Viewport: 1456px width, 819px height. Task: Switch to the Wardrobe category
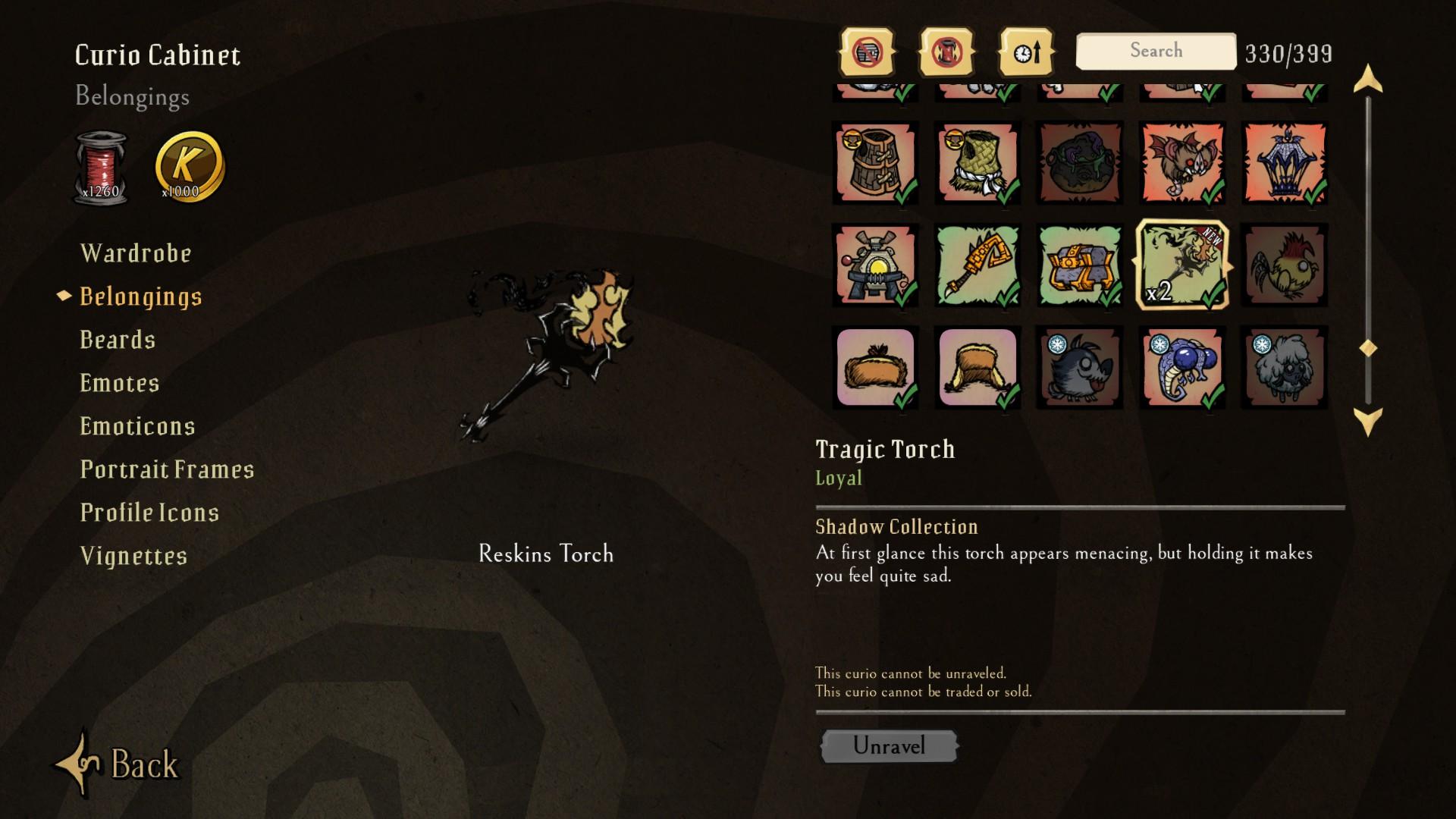pos(135,253)
